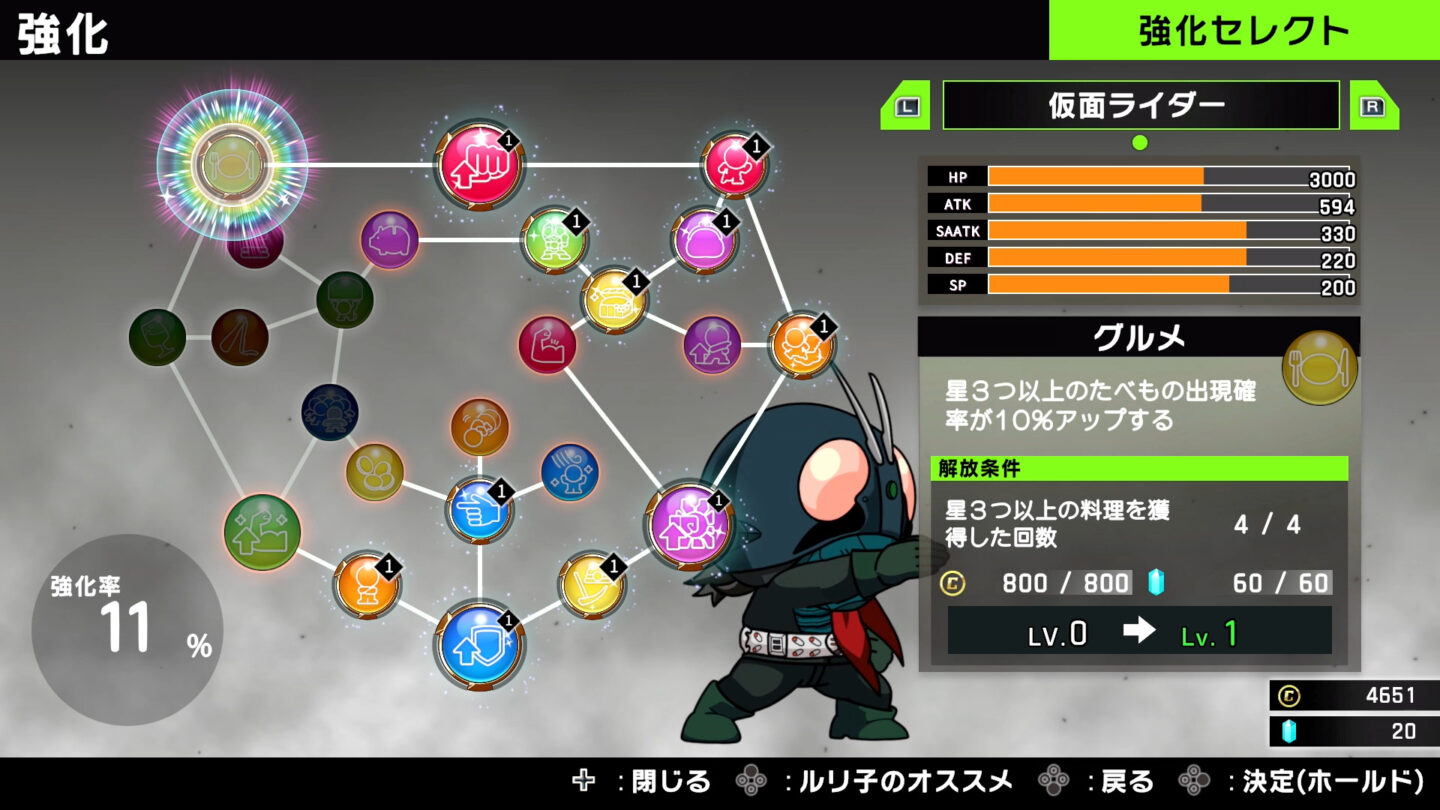Select the yellow treasure chest skill node
Image resolution: width=1440 pixels, height=810 pixels.
tap(614, 300)
